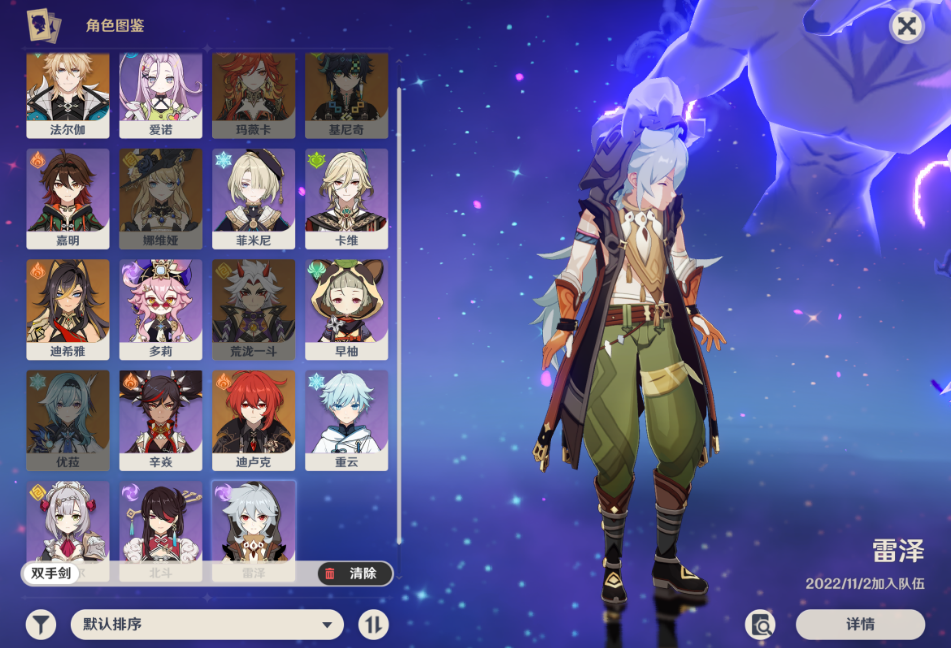Select the 迪希雅 character card
This screenshot has height=648, width=951.
68,309
